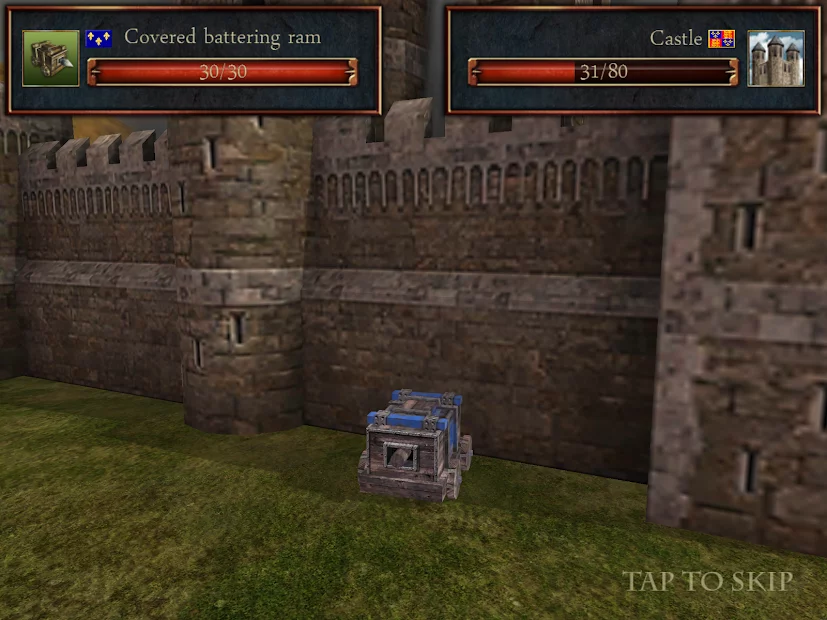This screenshot has width=827, height=620.
Task: Tap to skip the battle animation
Action: tap(708, 581)
